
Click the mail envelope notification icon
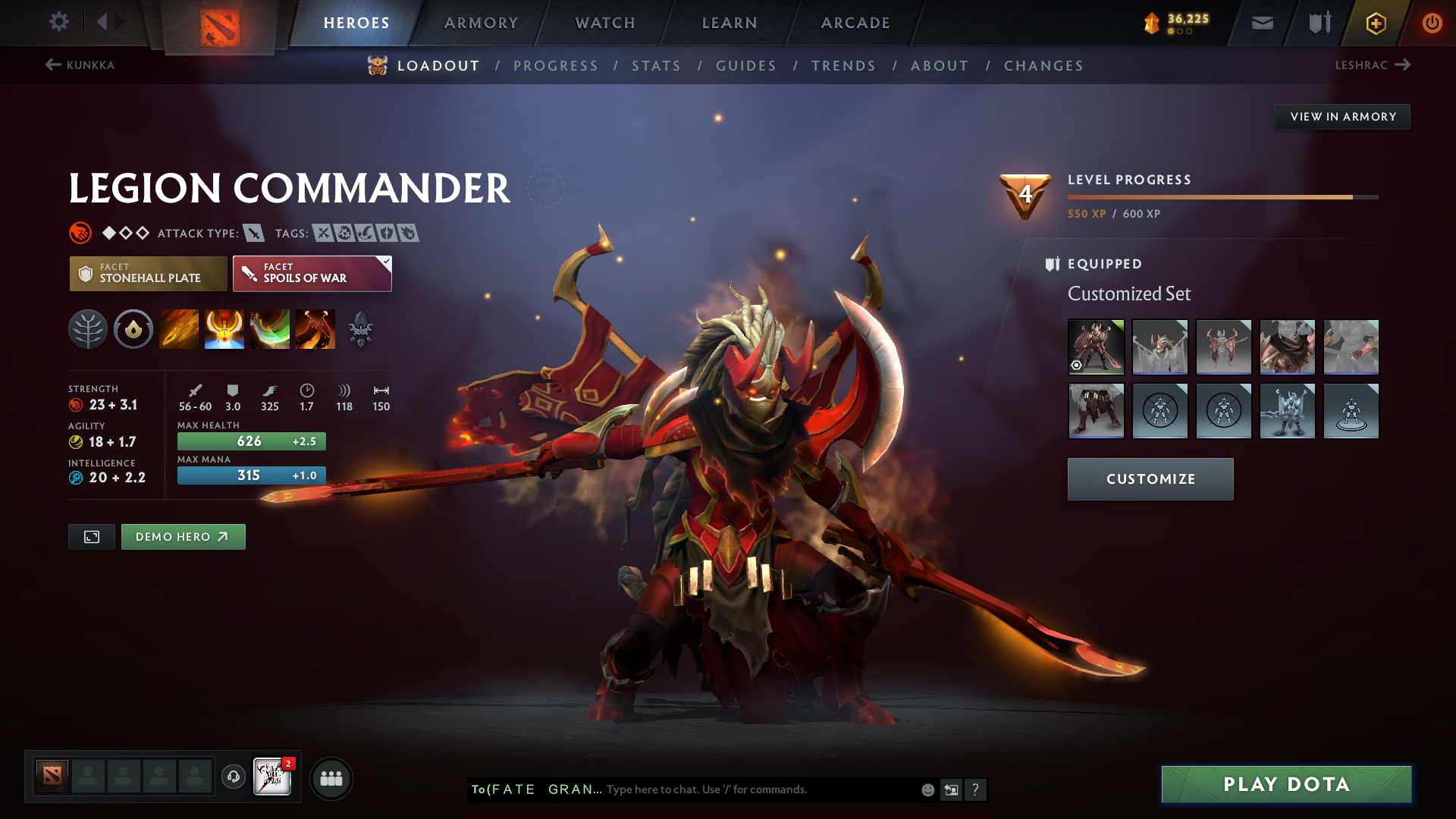coord(1261,22)
